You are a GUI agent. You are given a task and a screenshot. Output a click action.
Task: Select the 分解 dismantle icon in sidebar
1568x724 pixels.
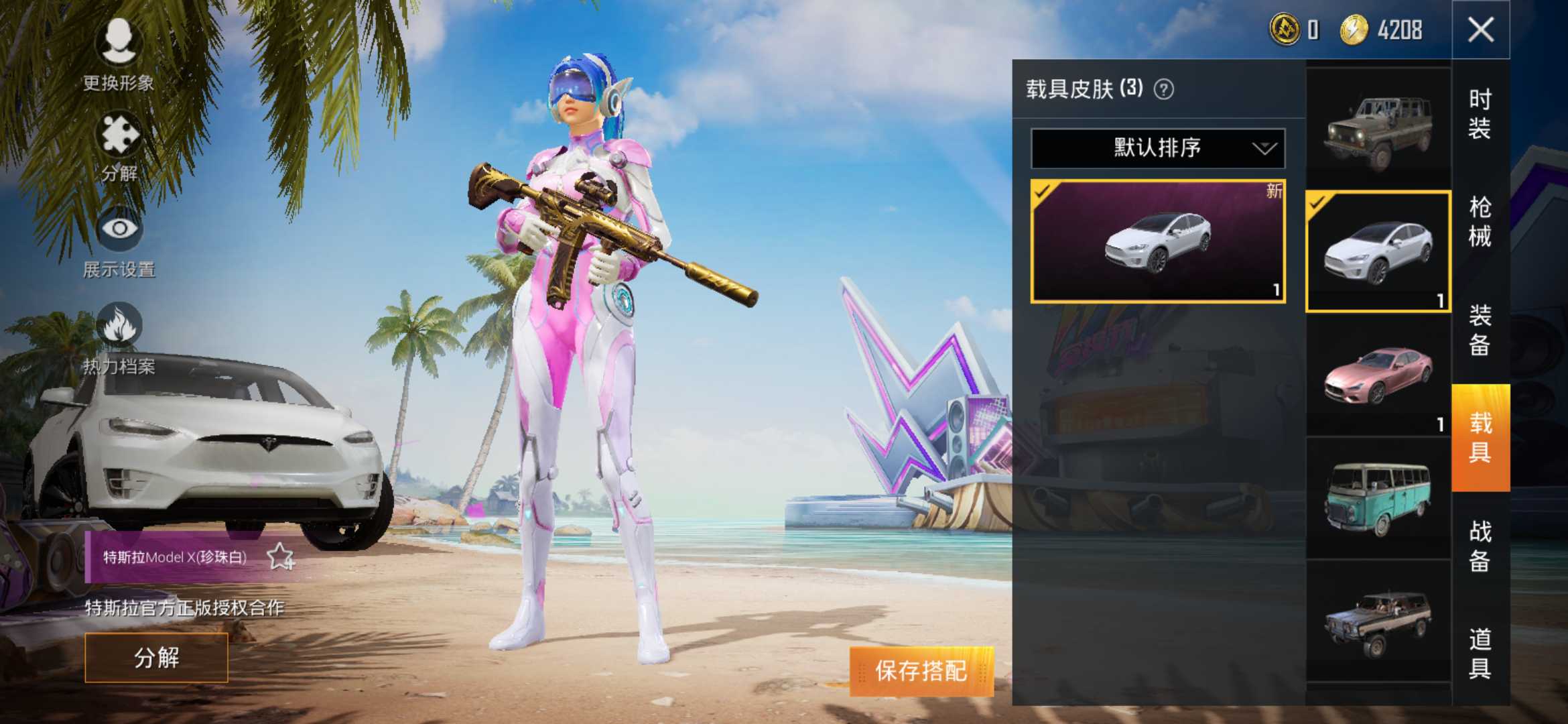click(x=119, y=144)
